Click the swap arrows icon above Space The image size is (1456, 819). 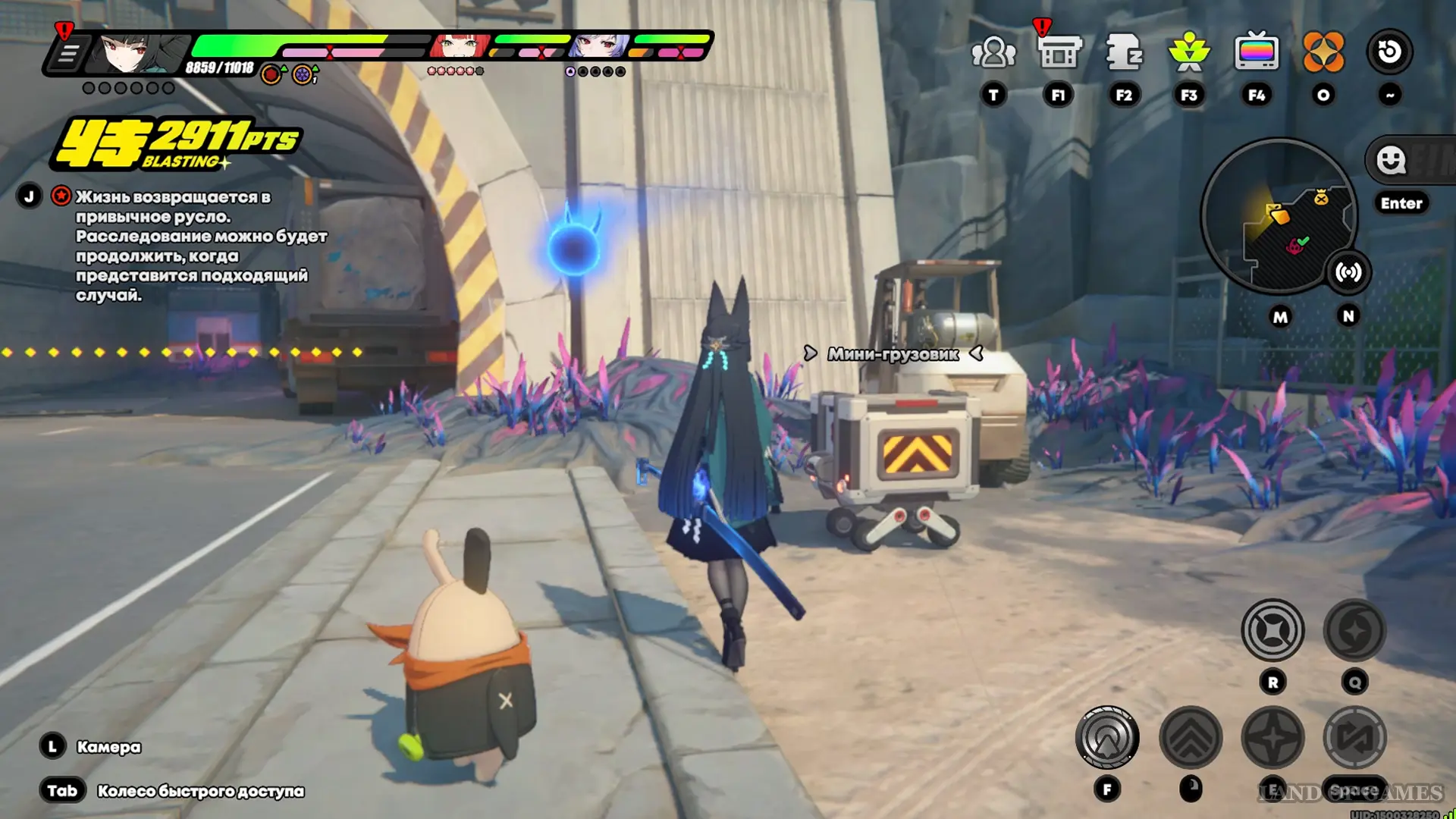1354,737
